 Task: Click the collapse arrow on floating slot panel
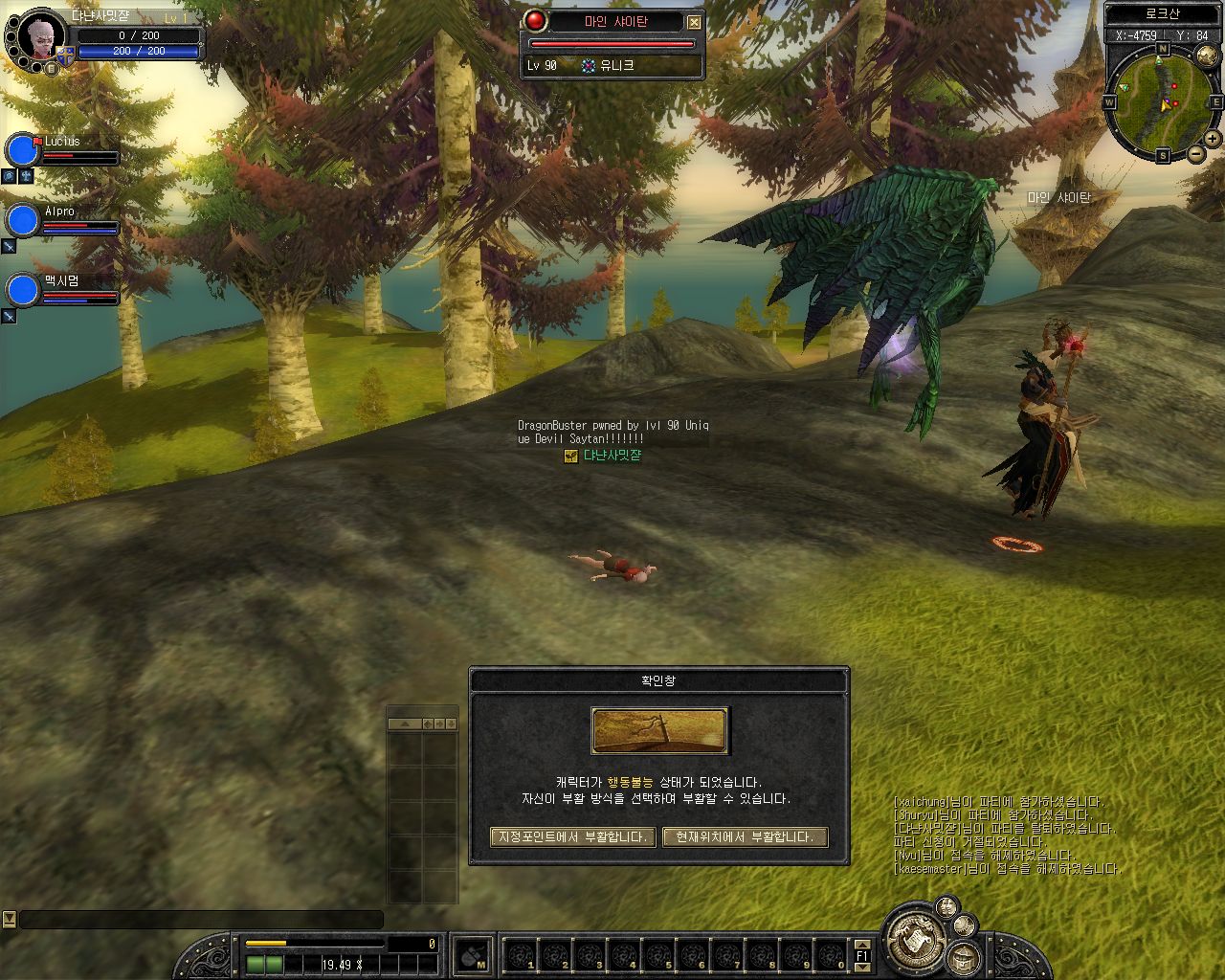(405, 724)
